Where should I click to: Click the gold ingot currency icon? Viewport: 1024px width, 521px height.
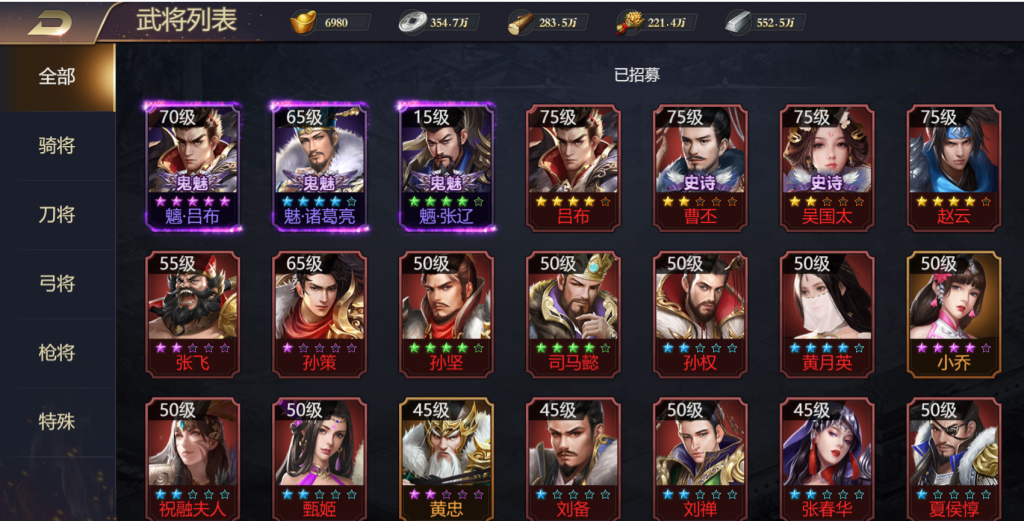(304, 22)
